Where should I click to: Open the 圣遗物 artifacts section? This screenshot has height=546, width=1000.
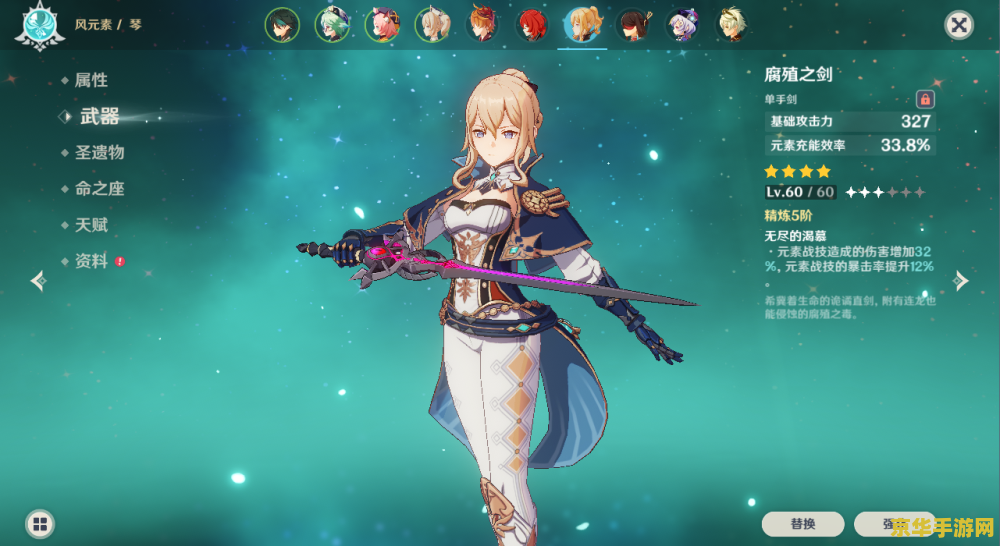pos(99,153)
